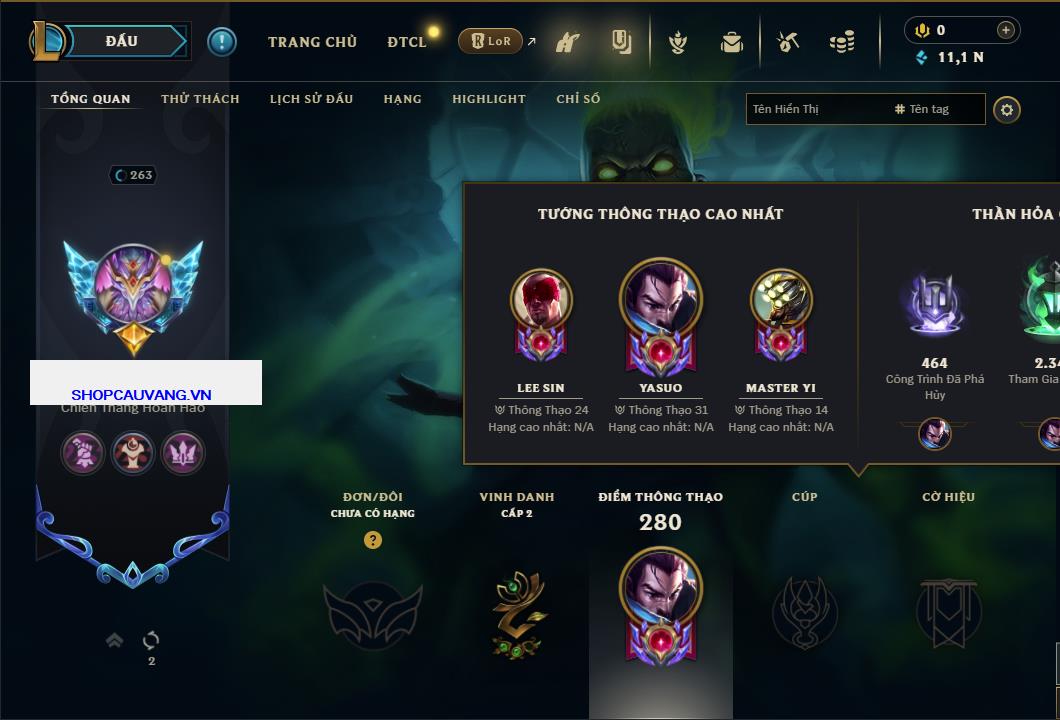Click the plus button to buy RP
Screen dimensions: 1060x720
pyautogui.click(x=1005, y=30)
